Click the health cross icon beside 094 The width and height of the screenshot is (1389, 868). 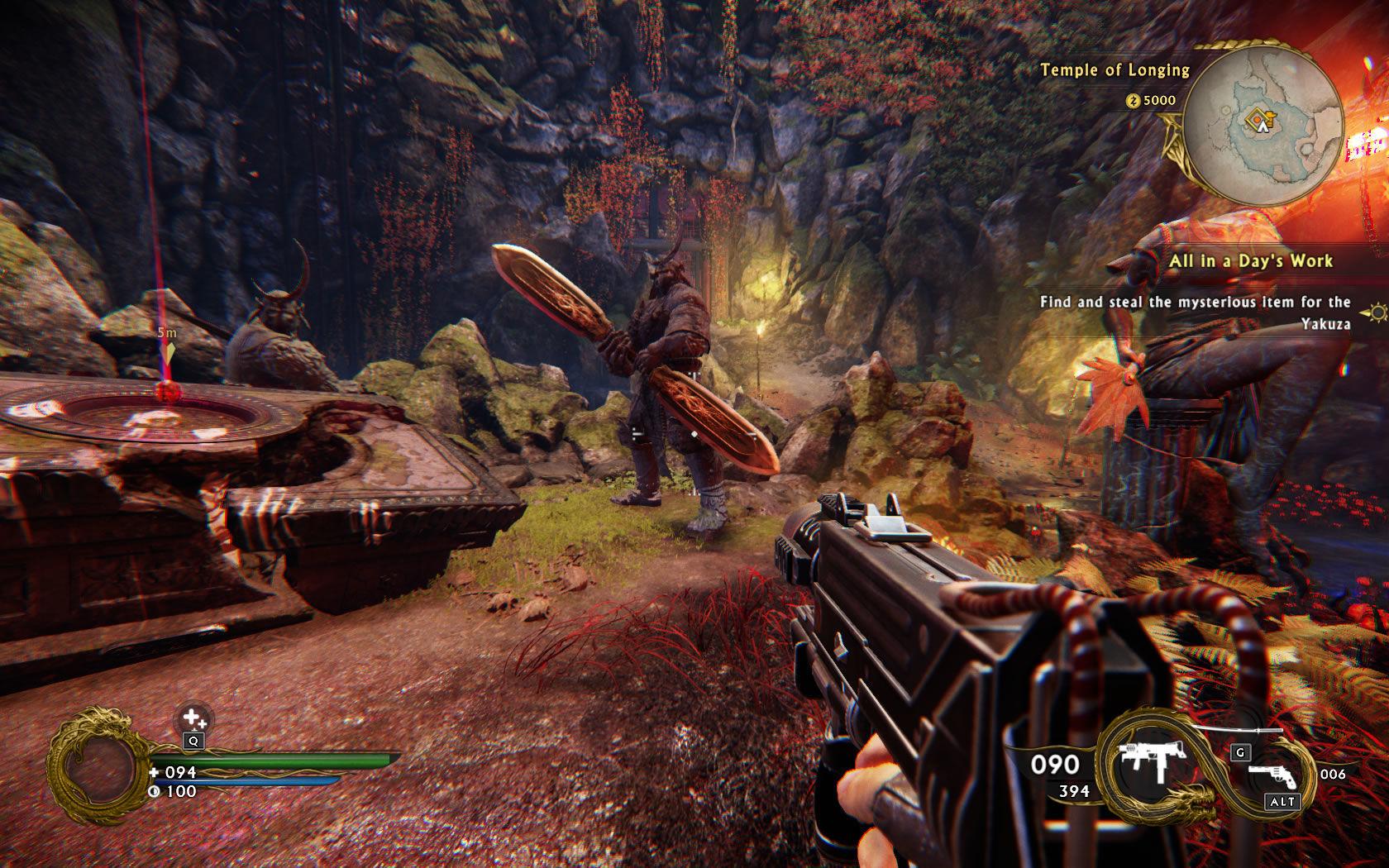point(153,771)
